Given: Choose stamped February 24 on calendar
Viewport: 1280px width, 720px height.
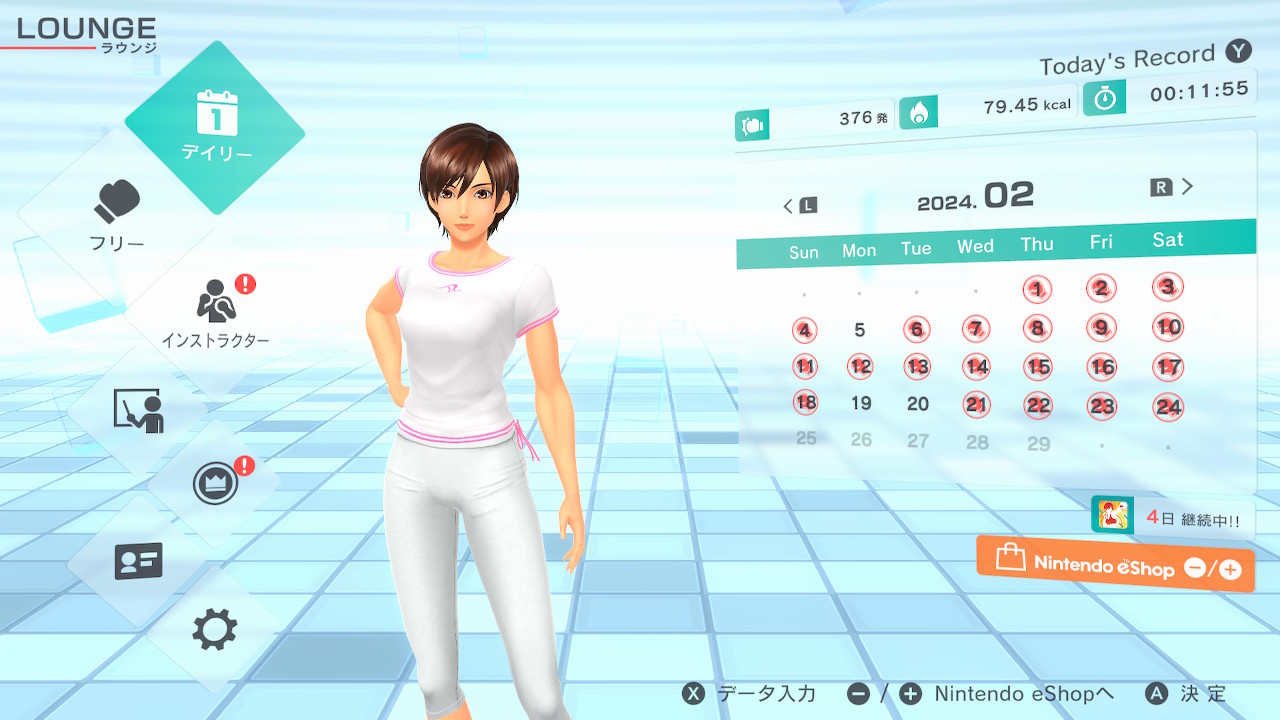Looking at the screenshot, I should 1168,407.
